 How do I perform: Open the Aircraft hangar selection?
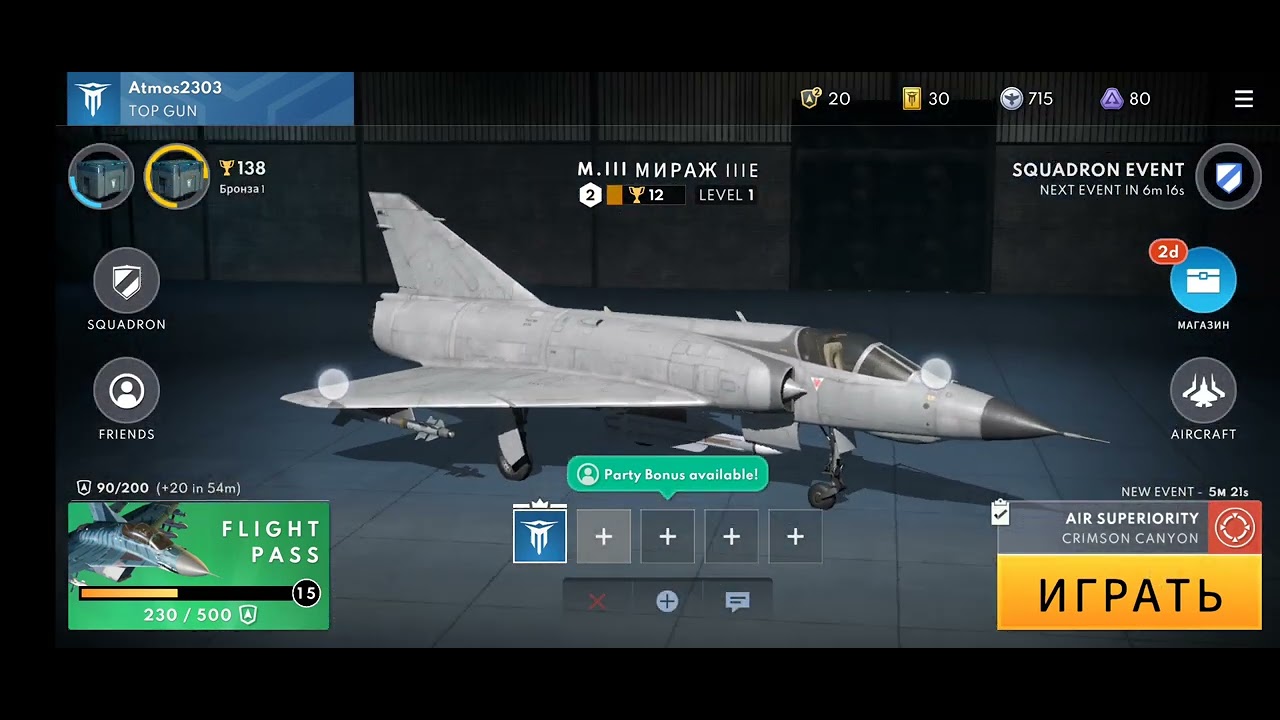(1203, 392)
